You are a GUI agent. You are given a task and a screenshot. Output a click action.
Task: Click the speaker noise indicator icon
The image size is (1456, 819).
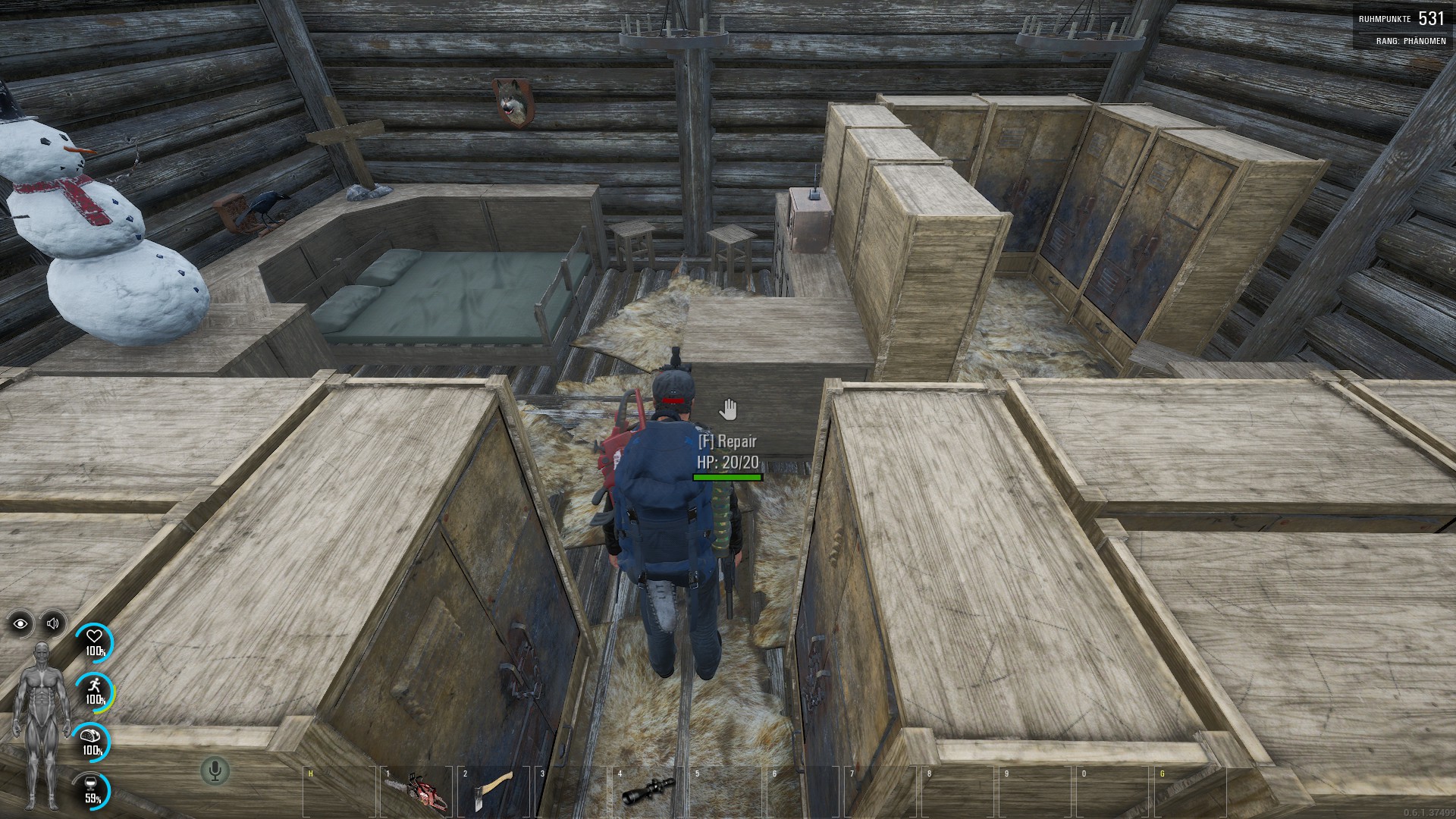click(53, 623)
